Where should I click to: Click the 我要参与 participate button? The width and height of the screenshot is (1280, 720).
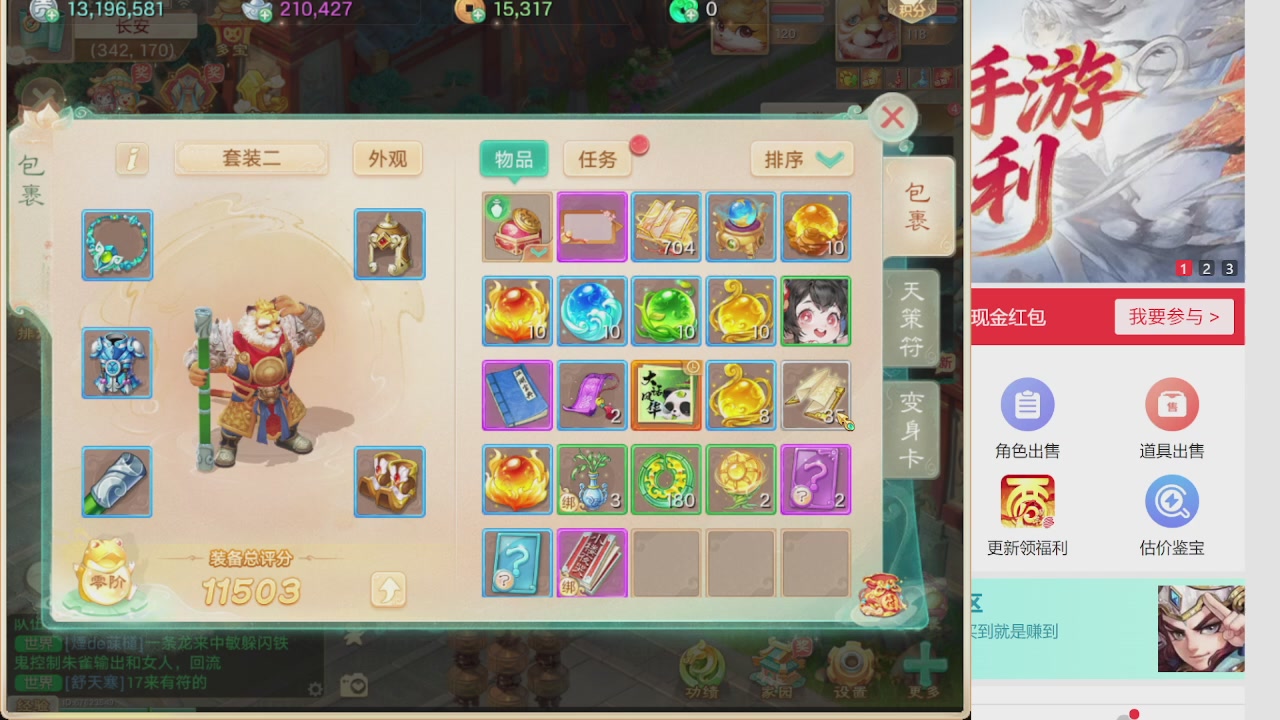tap(1173, 316)
